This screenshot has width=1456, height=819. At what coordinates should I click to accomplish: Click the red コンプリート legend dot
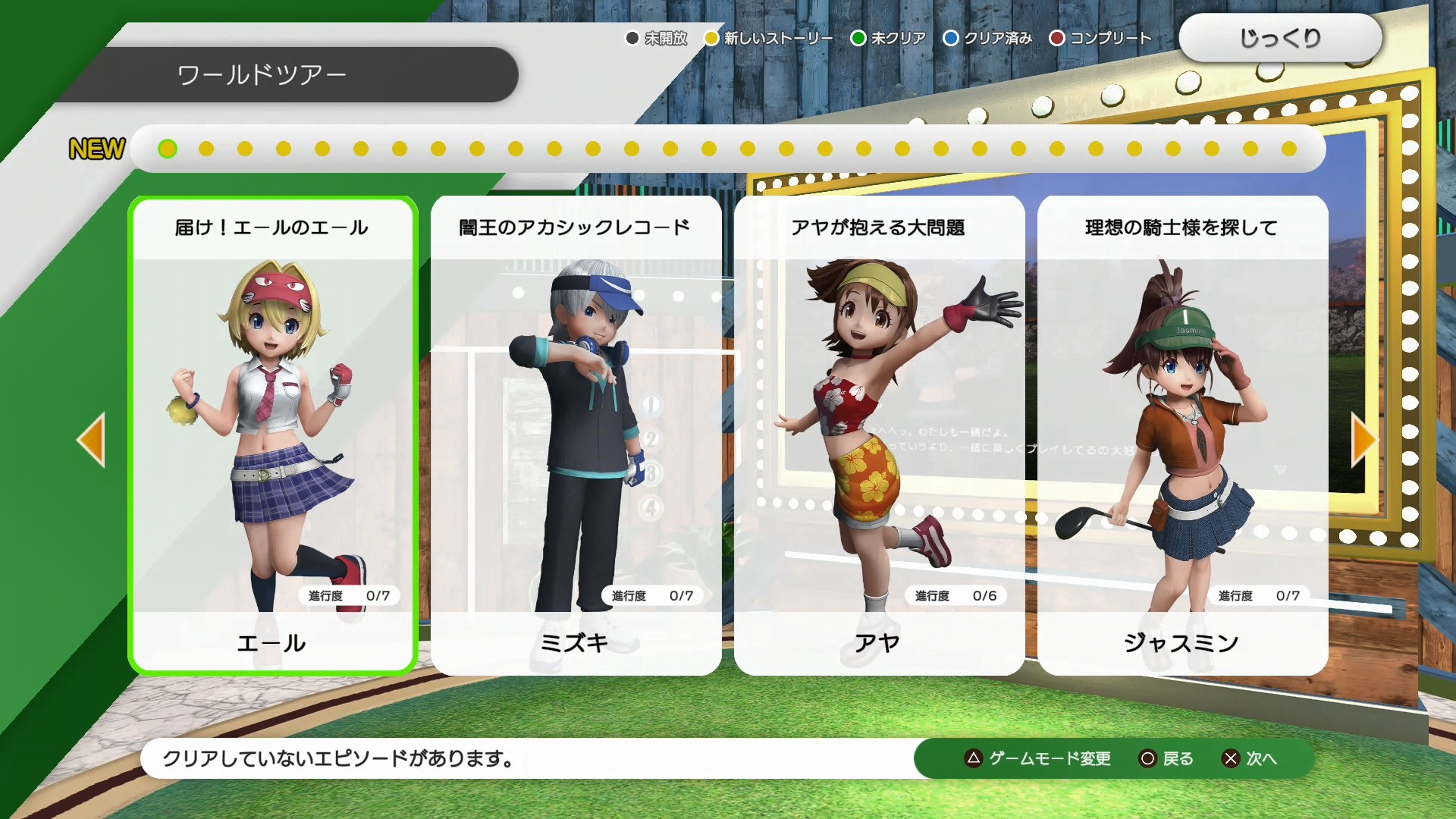tap(1056, 37)
